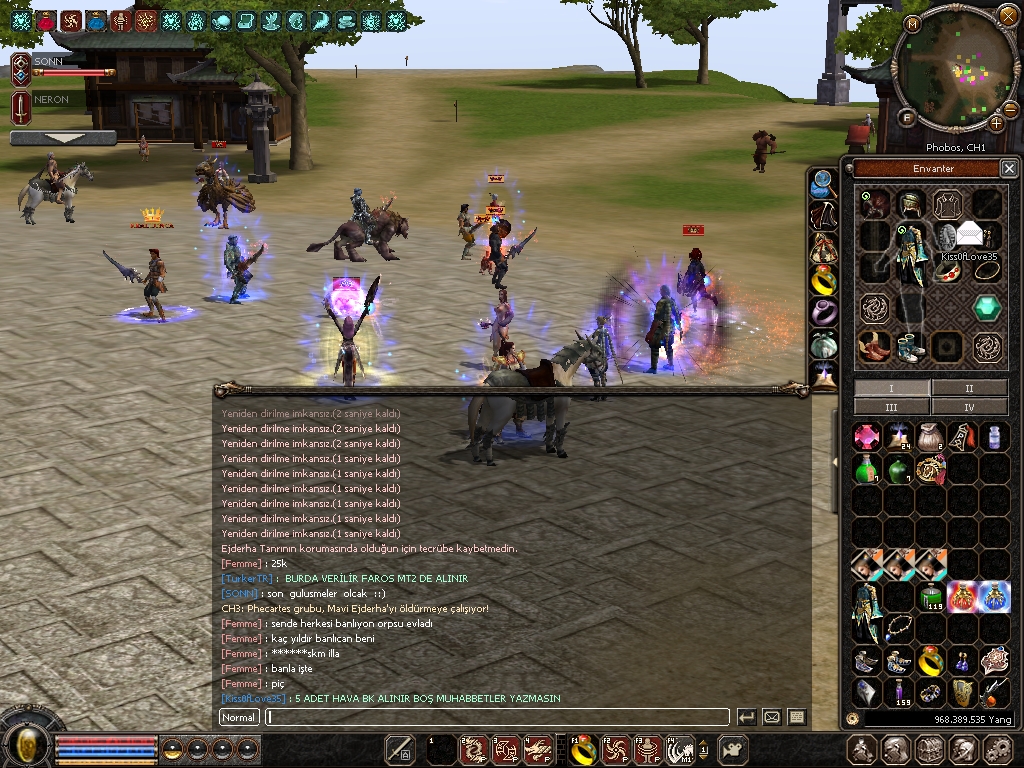Viewport: 1024px width, 768px height.
Task: Pick the pearl necklace in inventory
Action: [x=899, y=629]
